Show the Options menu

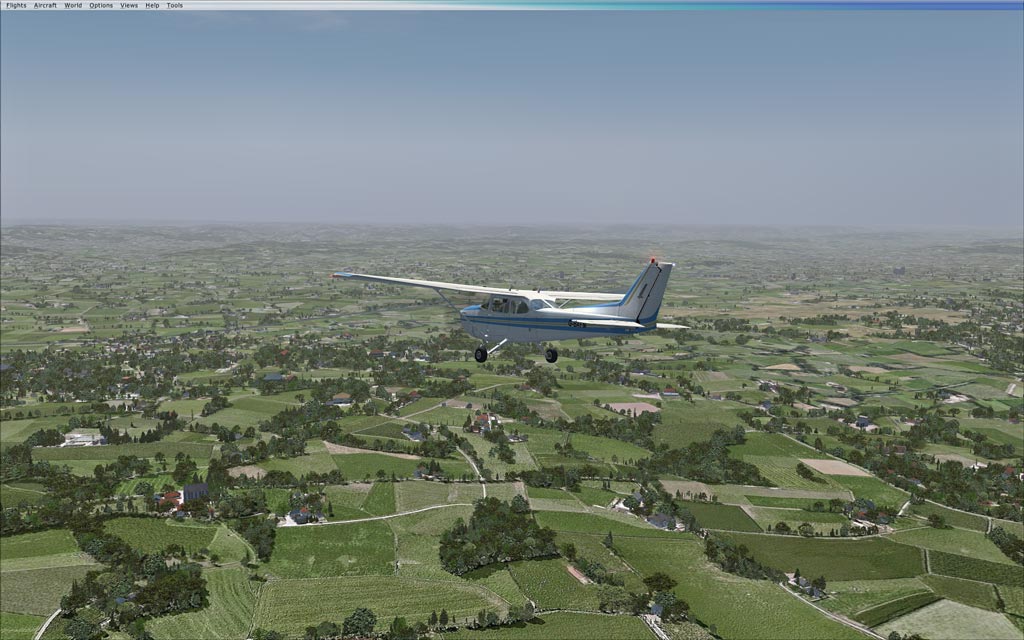point(101,5)
